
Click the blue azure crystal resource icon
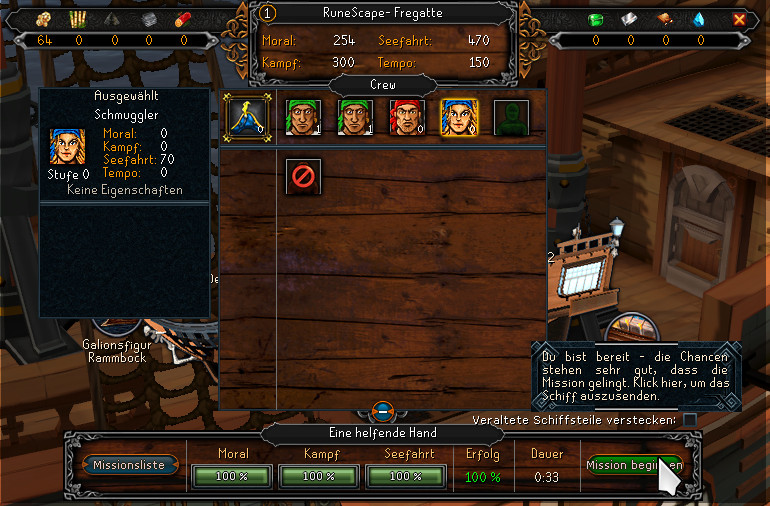(x=699, y=19)
